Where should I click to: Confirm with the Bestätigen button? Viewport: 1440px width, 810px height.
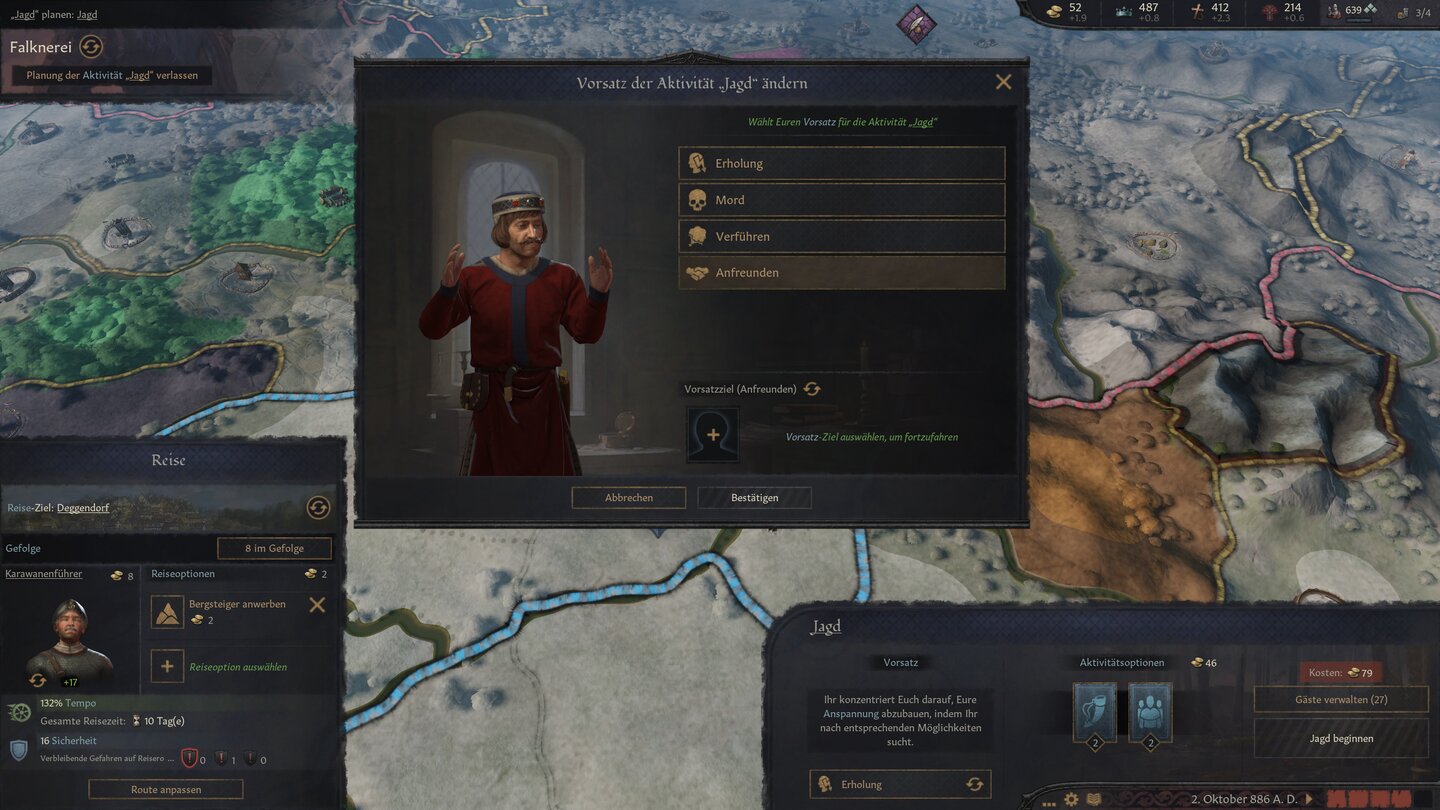click(754, 498)
